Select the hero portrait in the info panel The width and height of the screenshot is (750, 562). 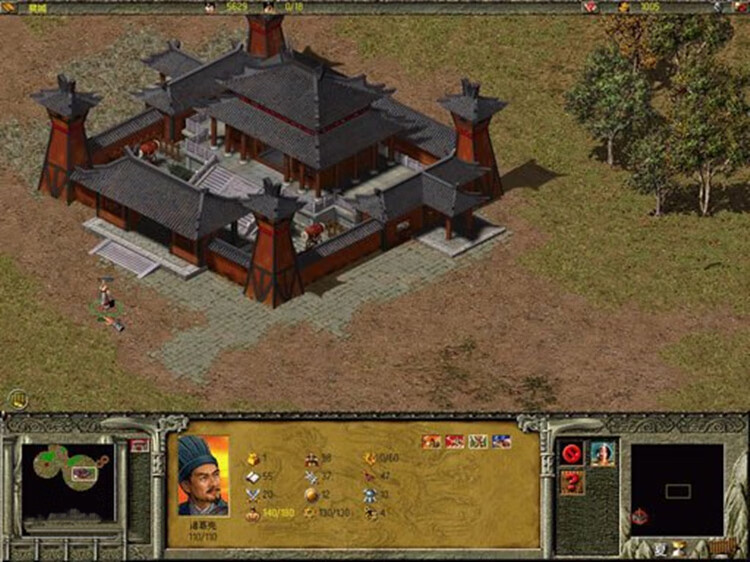point(203,474)
